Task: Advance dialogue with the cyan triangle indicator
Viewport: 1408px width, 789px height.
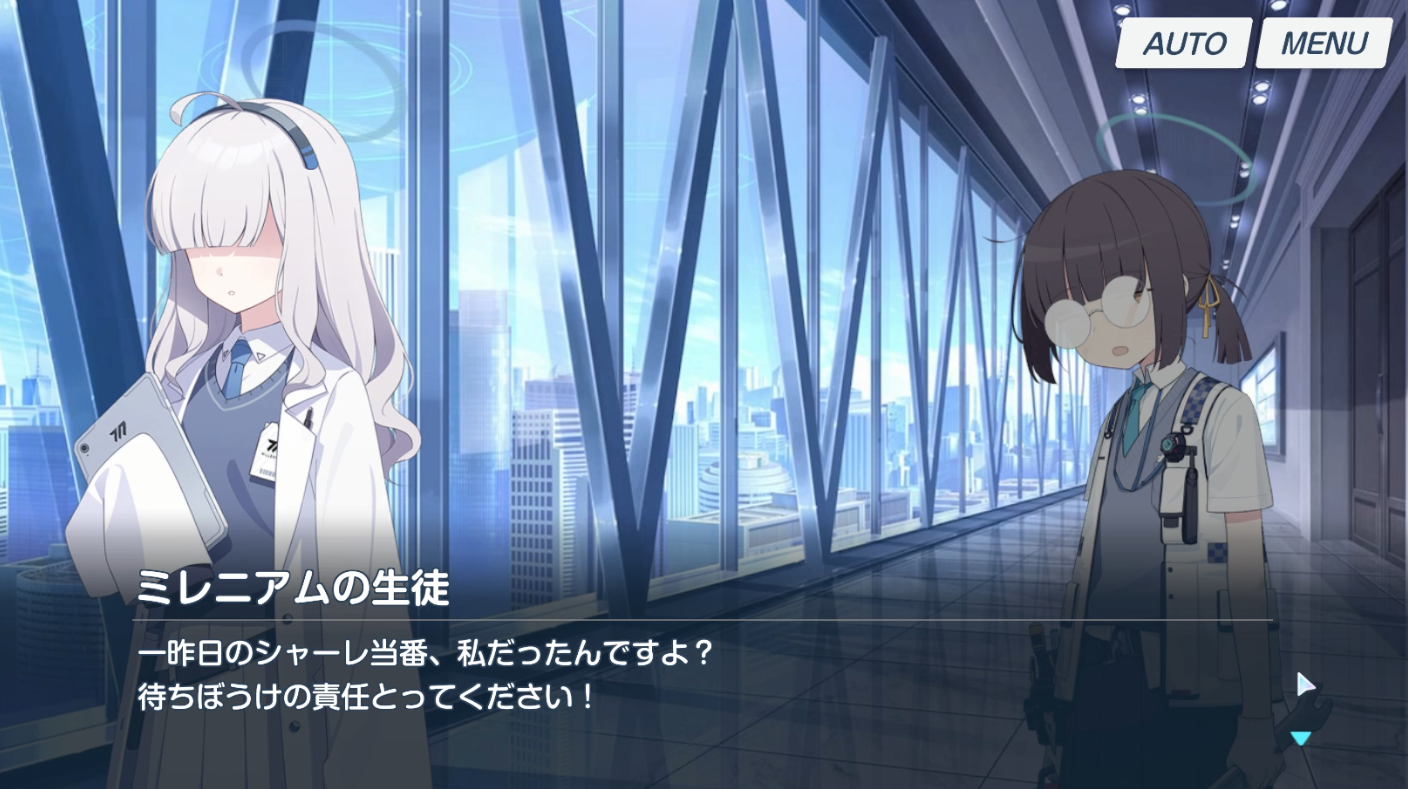Action: pyautogui.click(x=1300, y=739)
